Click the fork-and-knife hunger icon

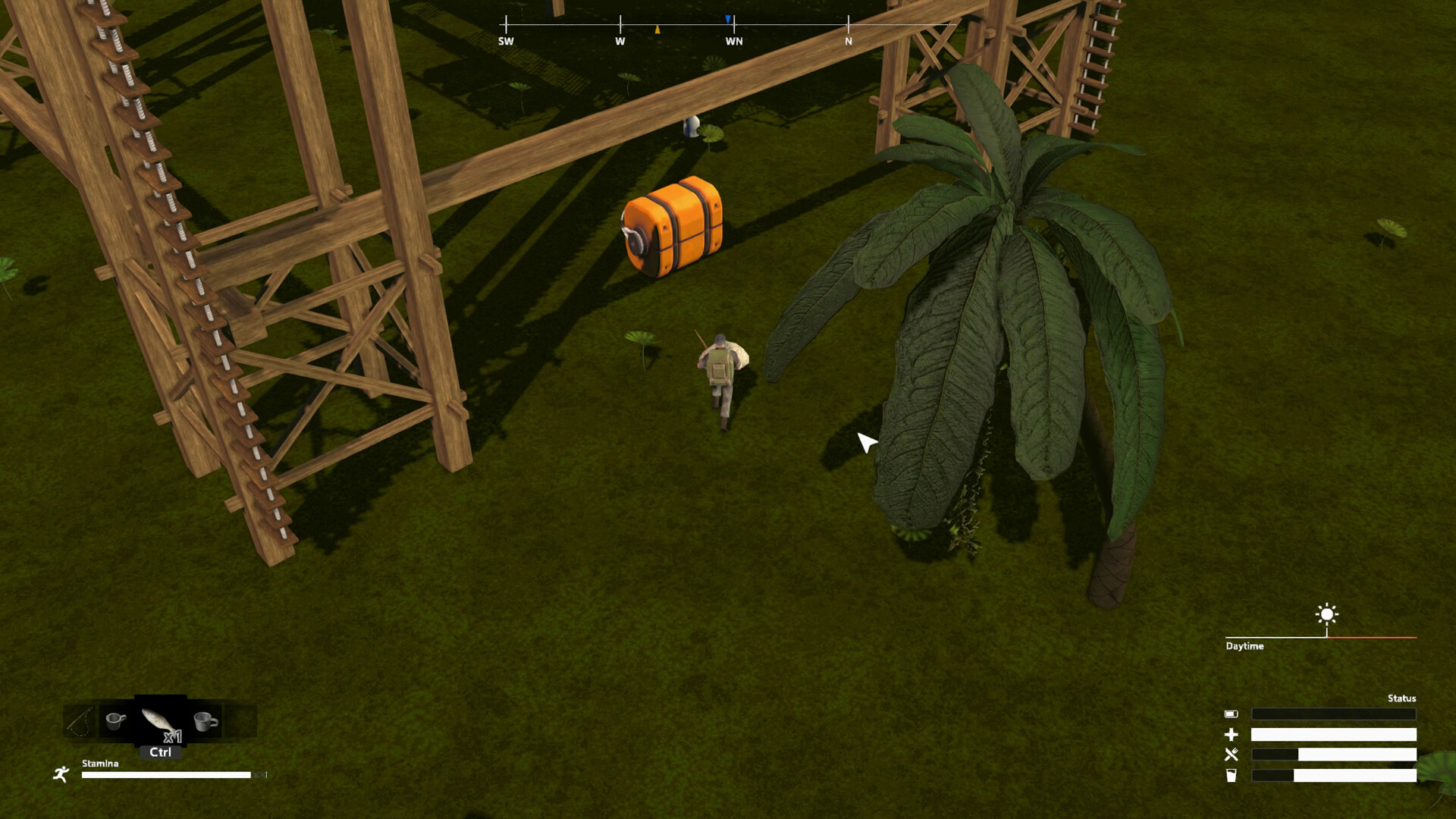click(1232, 754)
